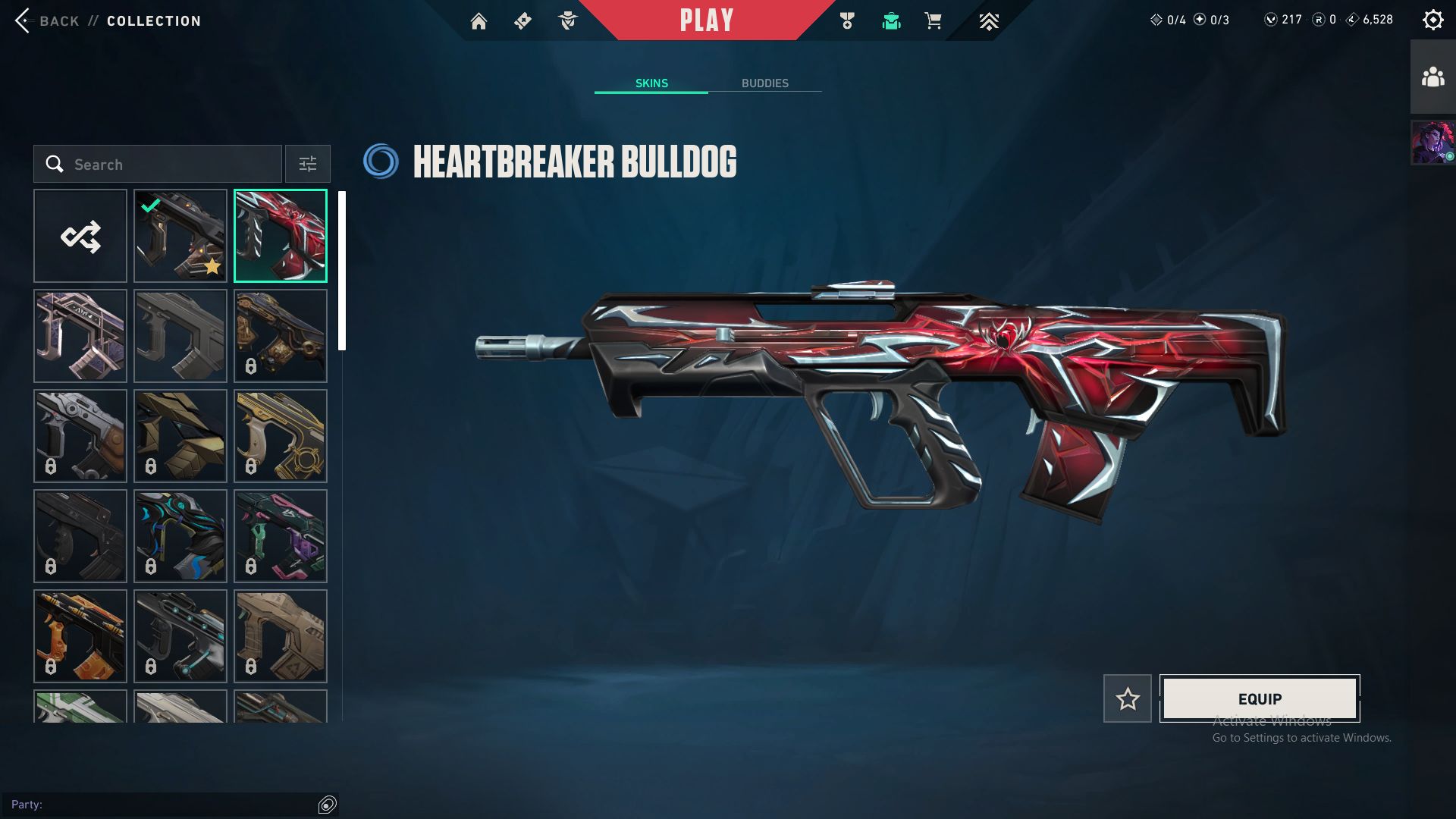Select the random skin shuffle tile
The height and width of the screenshot is (819, 1456).
pos(80,237)
